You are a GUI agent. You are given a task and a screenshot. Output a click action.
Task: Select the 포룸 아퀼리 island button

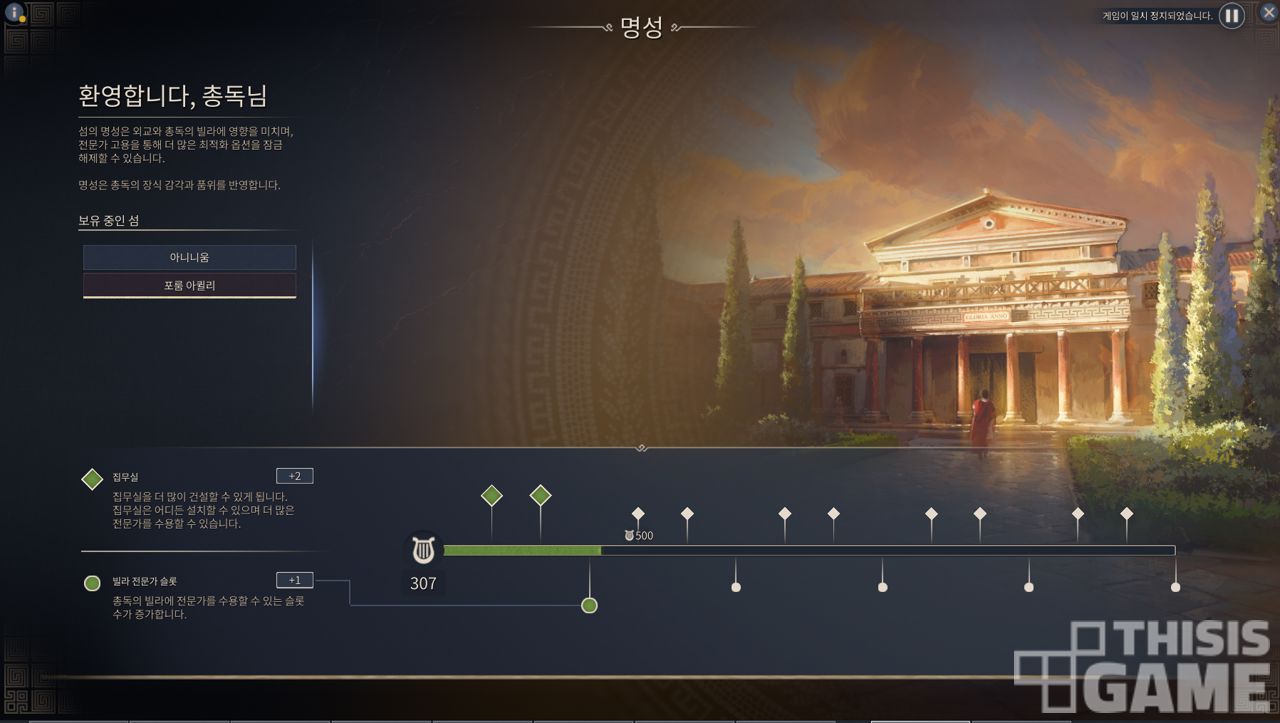pos(189,286)
